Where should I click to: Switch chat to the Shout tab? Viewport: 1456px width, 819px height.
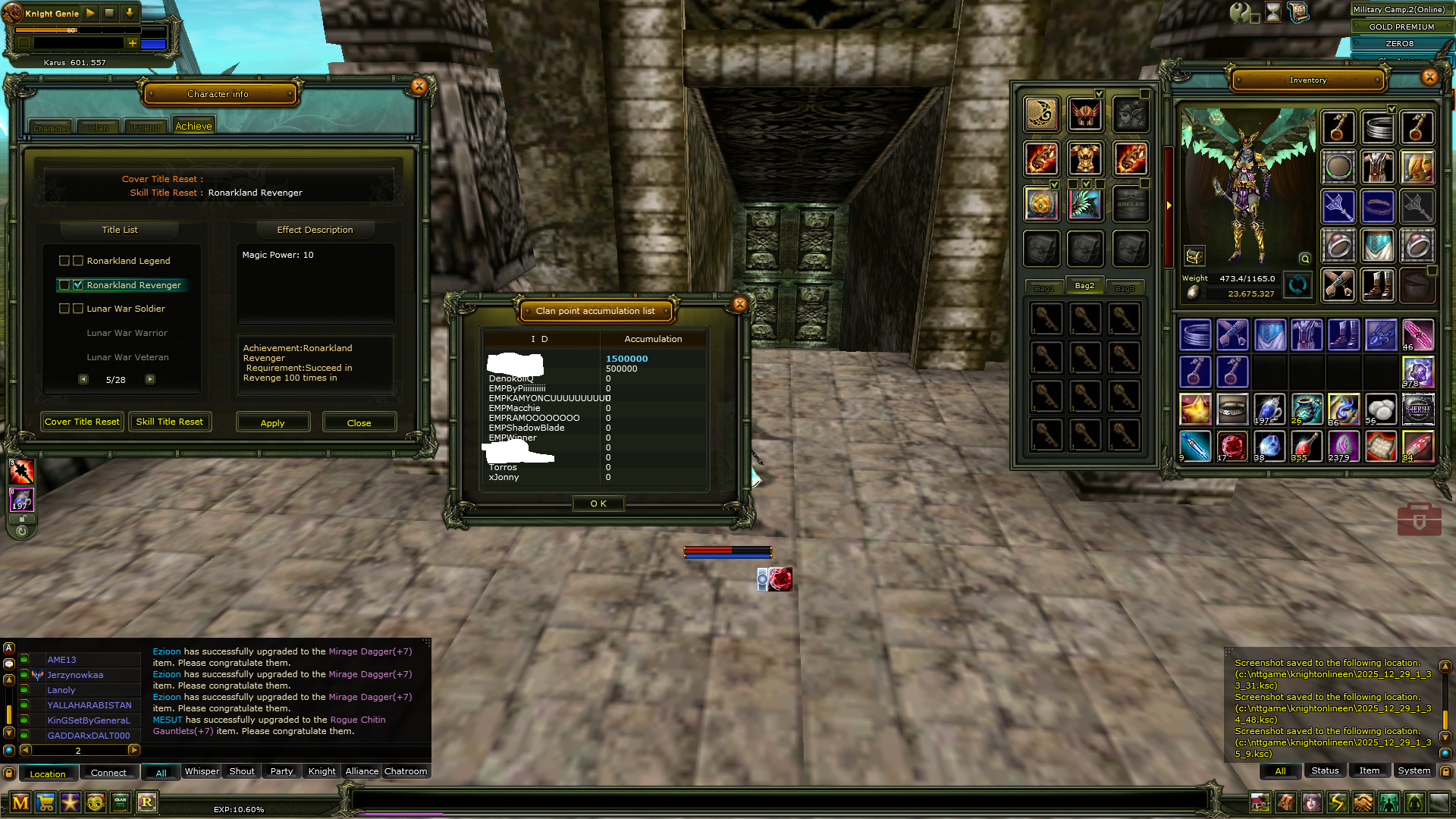[242, 771]
